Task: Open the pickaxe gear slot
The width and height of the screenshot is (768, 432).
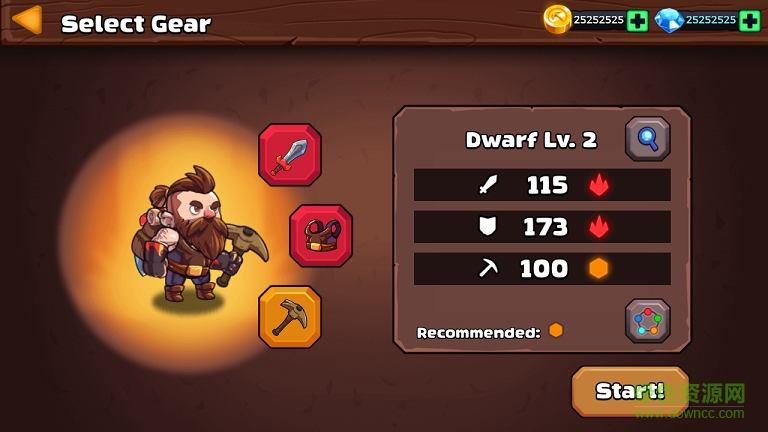Action: click(x=290, y=317)
